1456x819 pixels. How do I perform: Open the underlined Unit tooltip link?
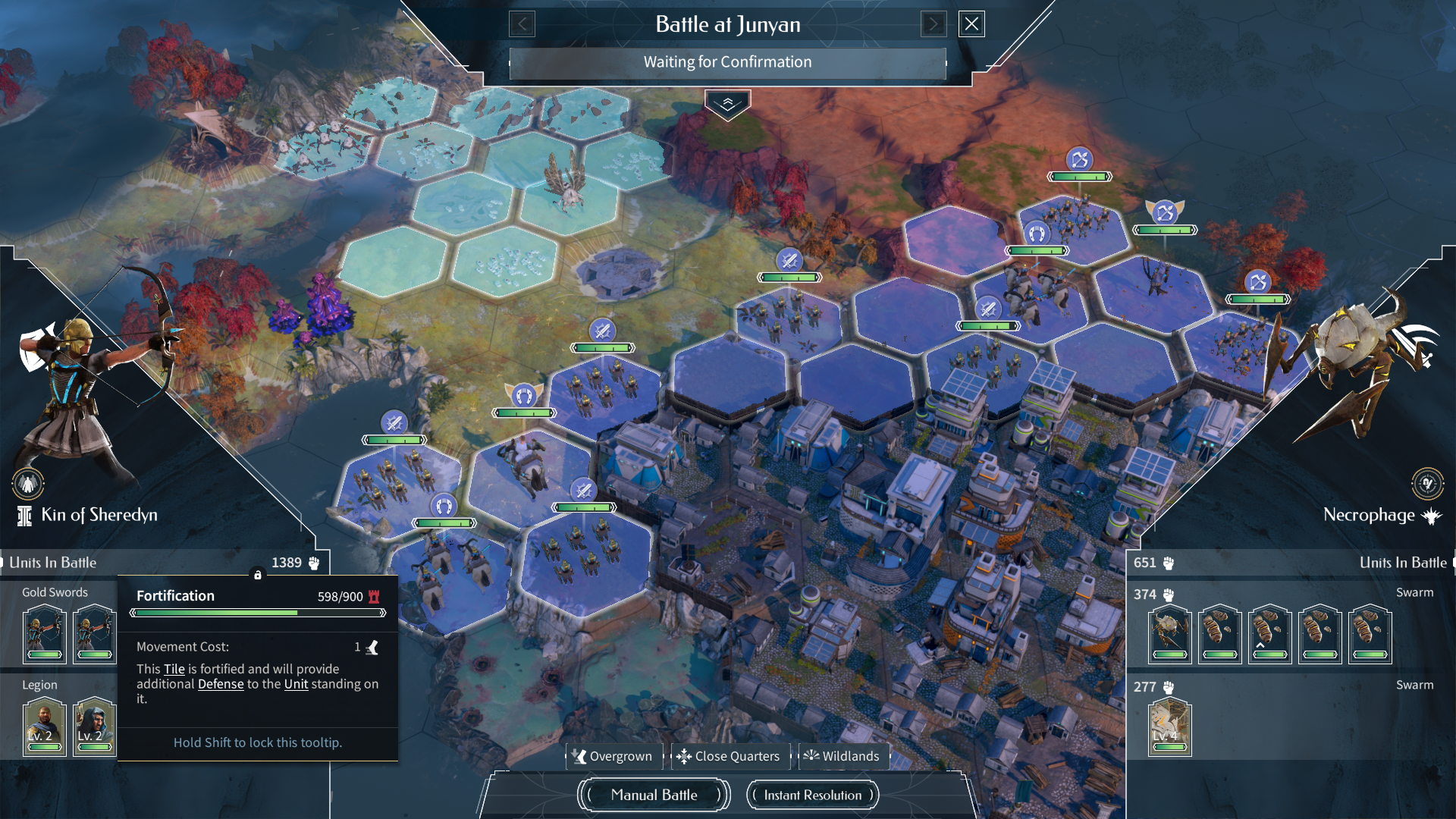tap(296, 684)
